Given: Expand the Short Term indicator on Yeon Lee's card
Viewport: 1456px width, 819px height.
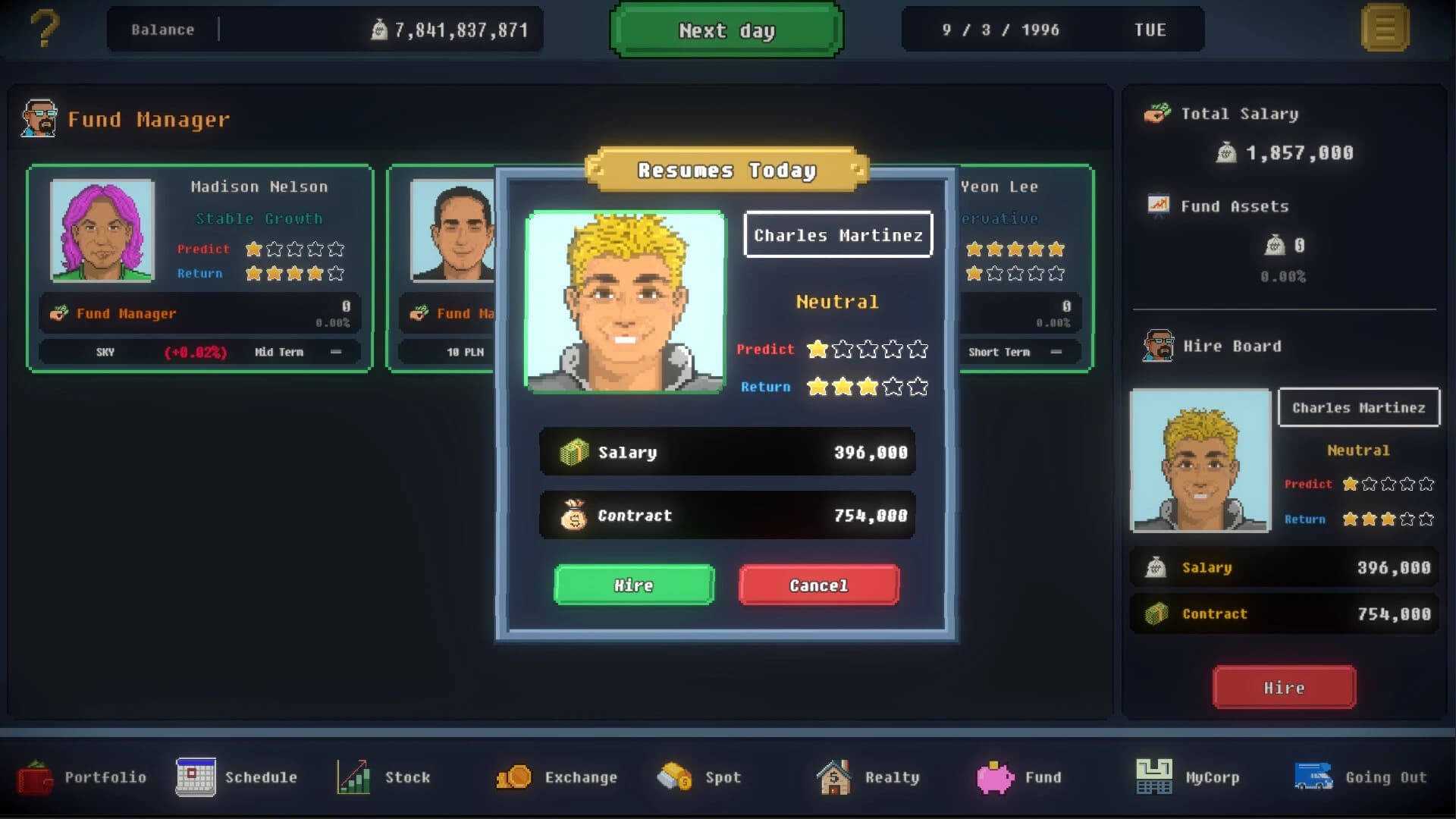Looking at the screenshot, I should click(x=999, y=351).
